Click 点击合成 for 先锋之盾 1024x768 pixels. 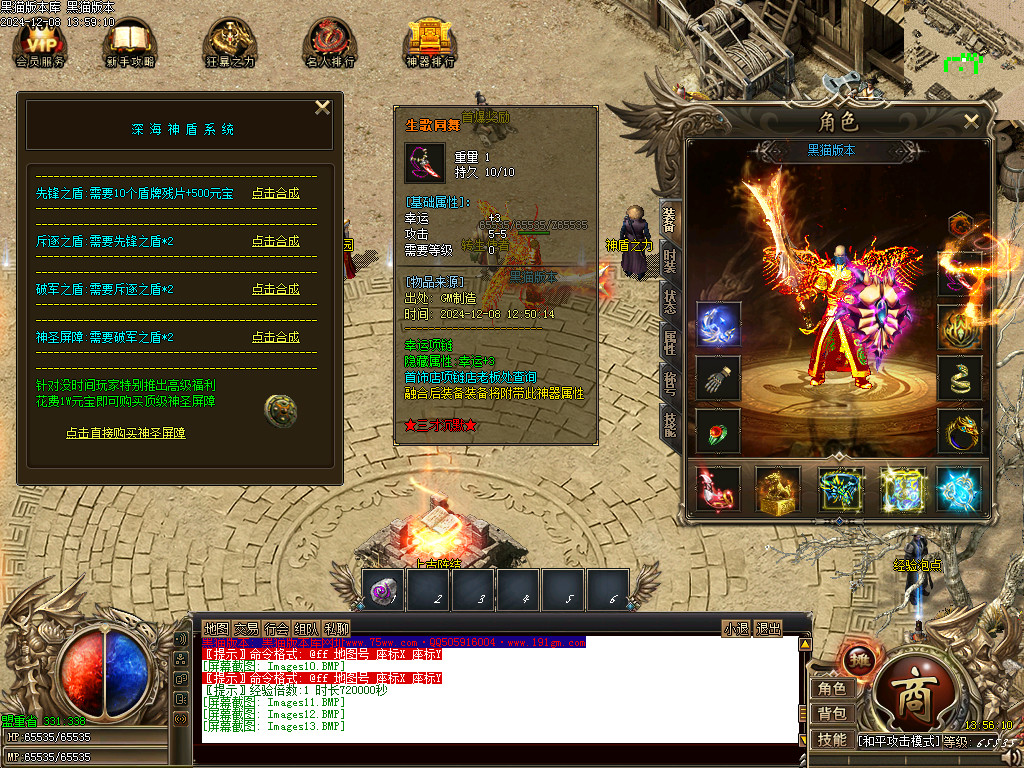click(x=275, y=193)
